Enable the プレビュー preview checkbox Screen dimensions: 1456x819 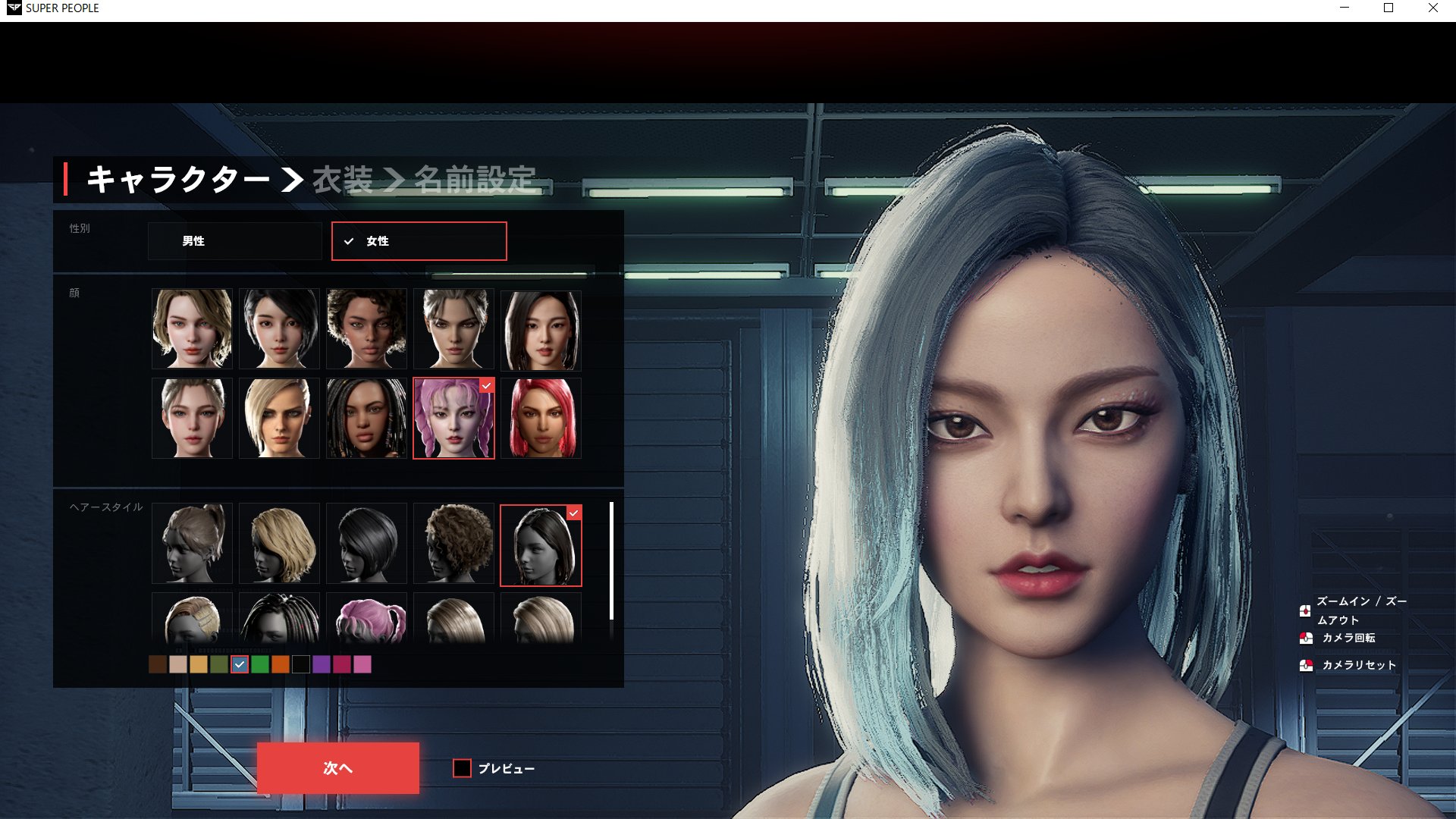(x=462, y=768)
